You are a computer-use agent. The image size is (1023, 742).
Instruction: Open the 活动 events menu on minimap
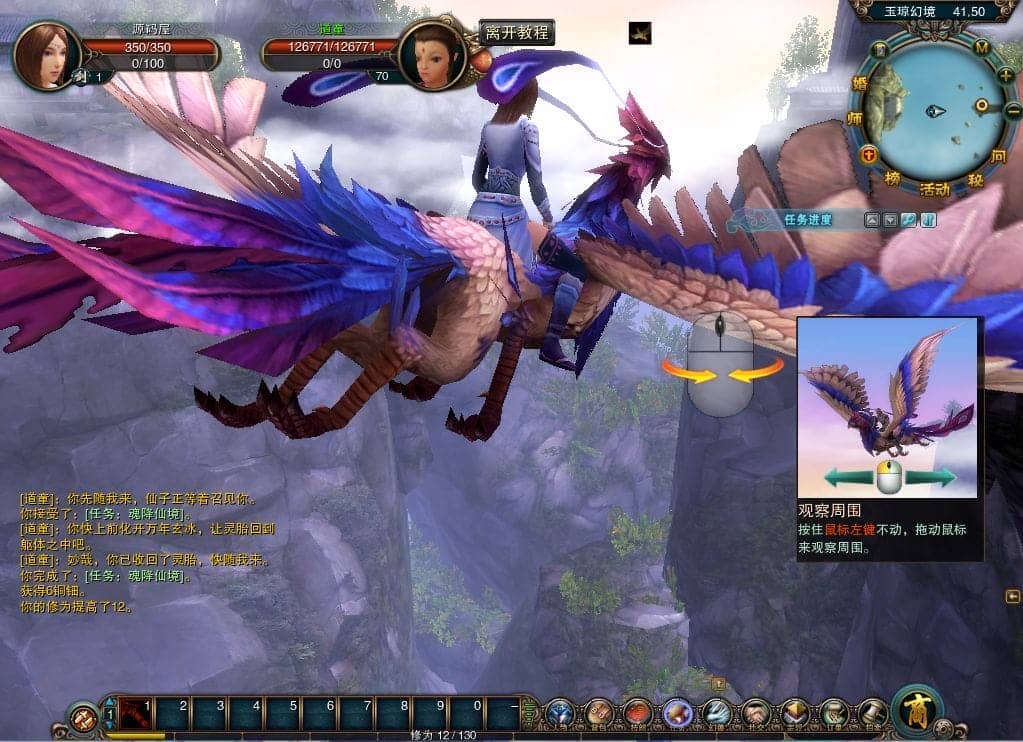pyautogui.click(x=935, y=189)
